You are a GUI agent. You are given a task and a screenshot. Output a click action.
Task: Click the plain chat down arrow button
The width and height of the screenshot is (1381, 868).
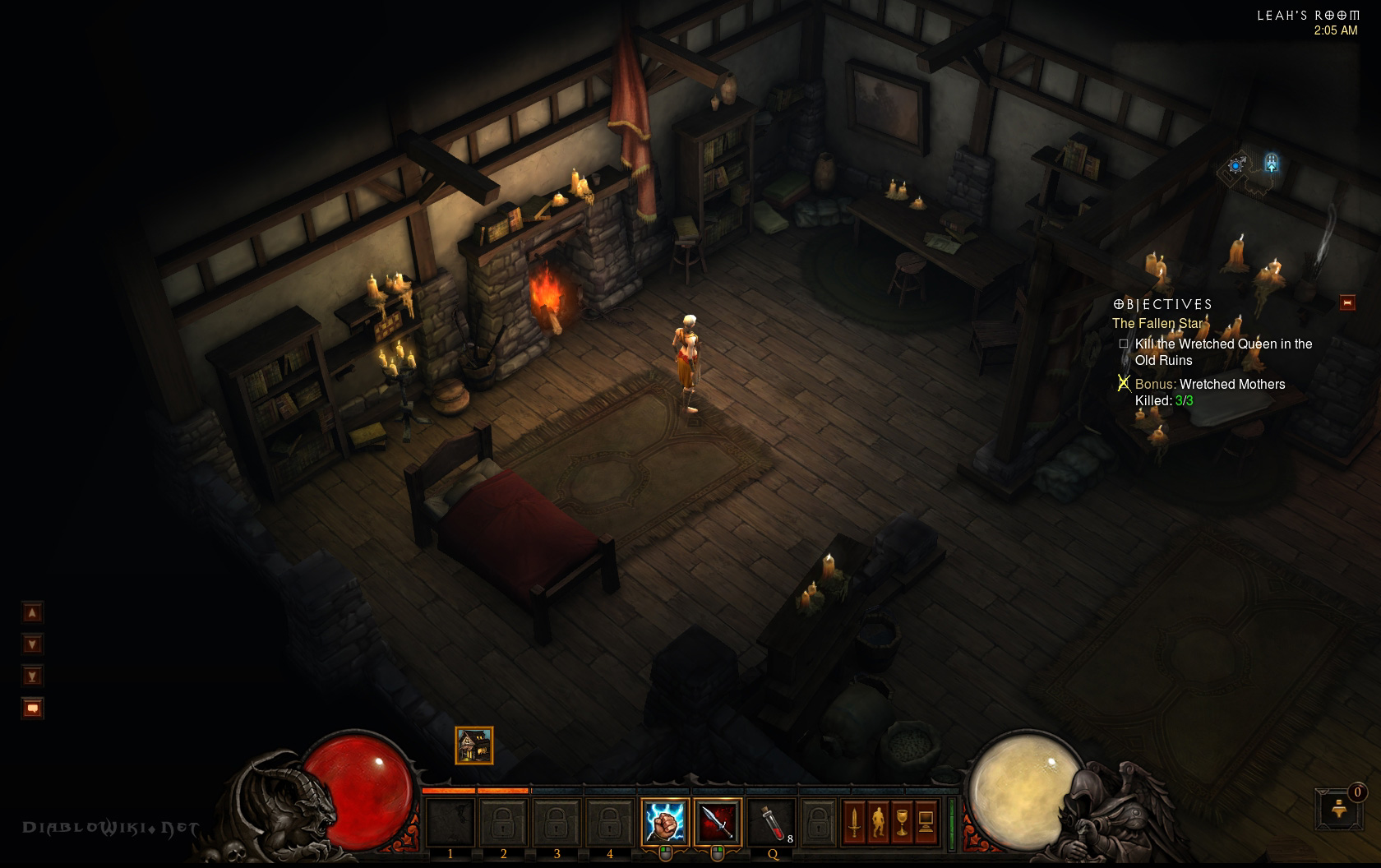tap(32, 644)
